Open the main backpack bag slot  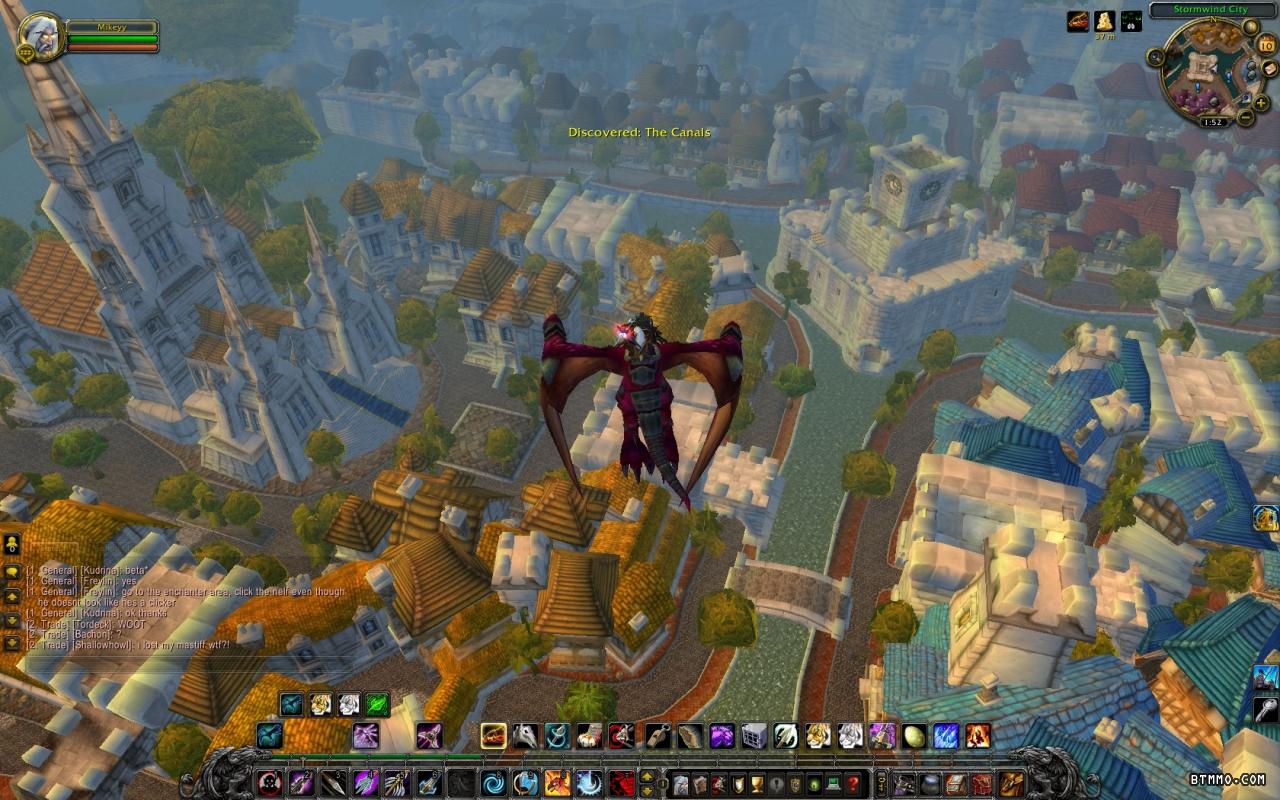tap(1011, 783)
